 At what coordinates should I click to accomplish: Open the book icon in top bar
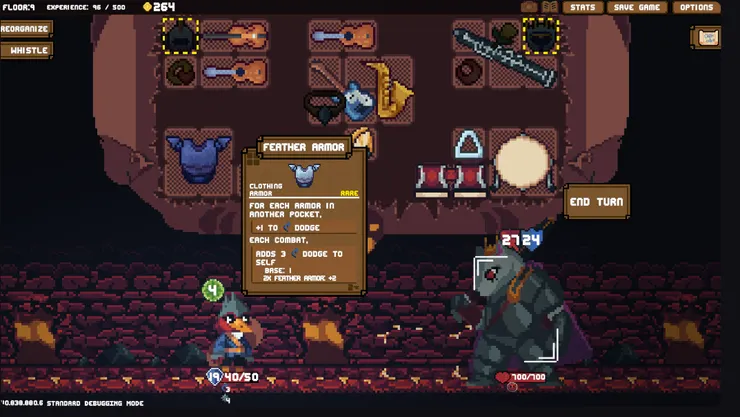[x=548, y=7]
